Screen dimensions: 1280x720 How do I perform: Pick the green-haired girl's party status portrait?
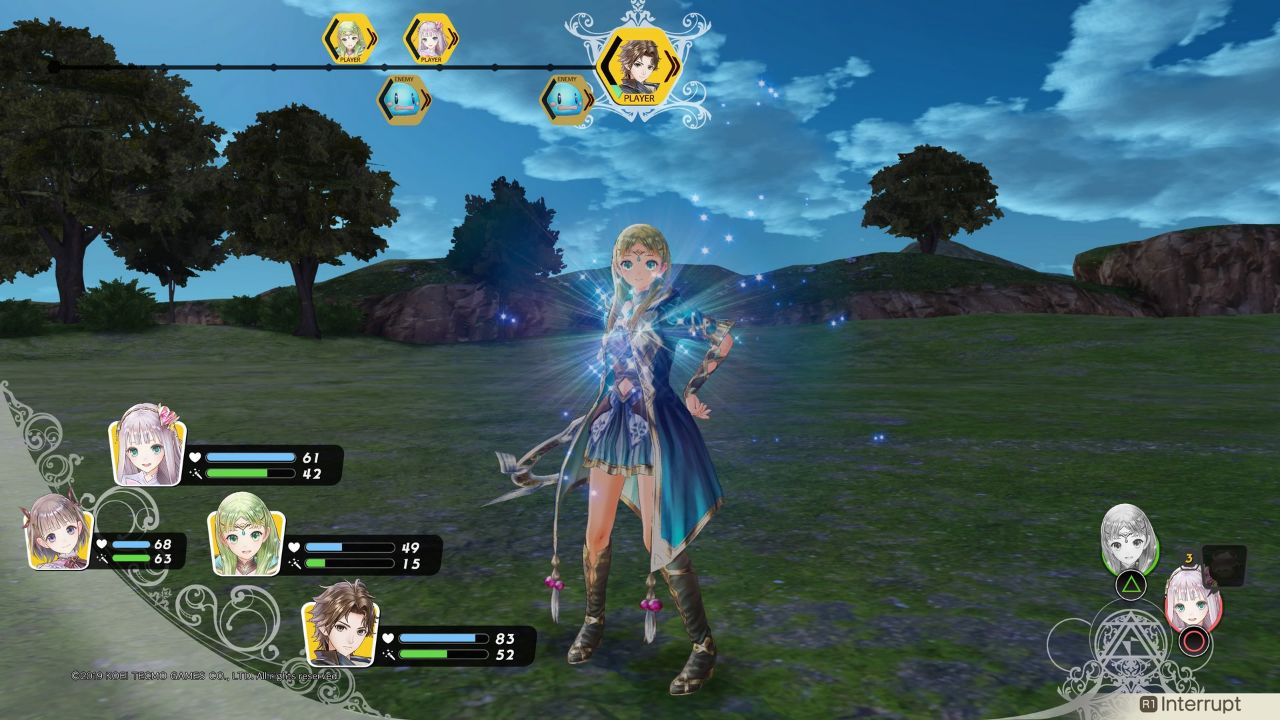point(246,541)
